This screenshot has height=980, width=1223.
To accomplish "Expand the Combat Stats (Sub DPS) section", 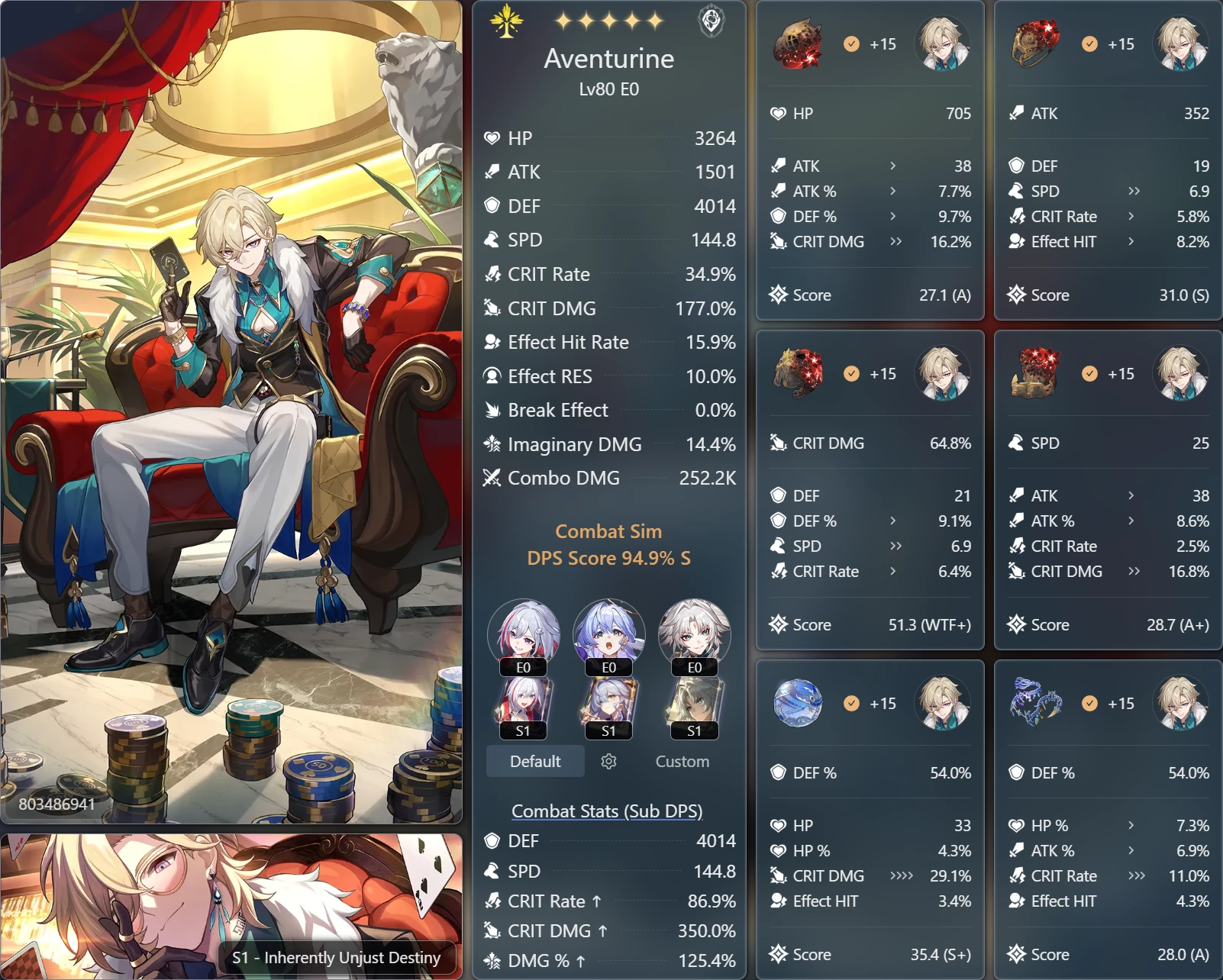I will (607, 811).
